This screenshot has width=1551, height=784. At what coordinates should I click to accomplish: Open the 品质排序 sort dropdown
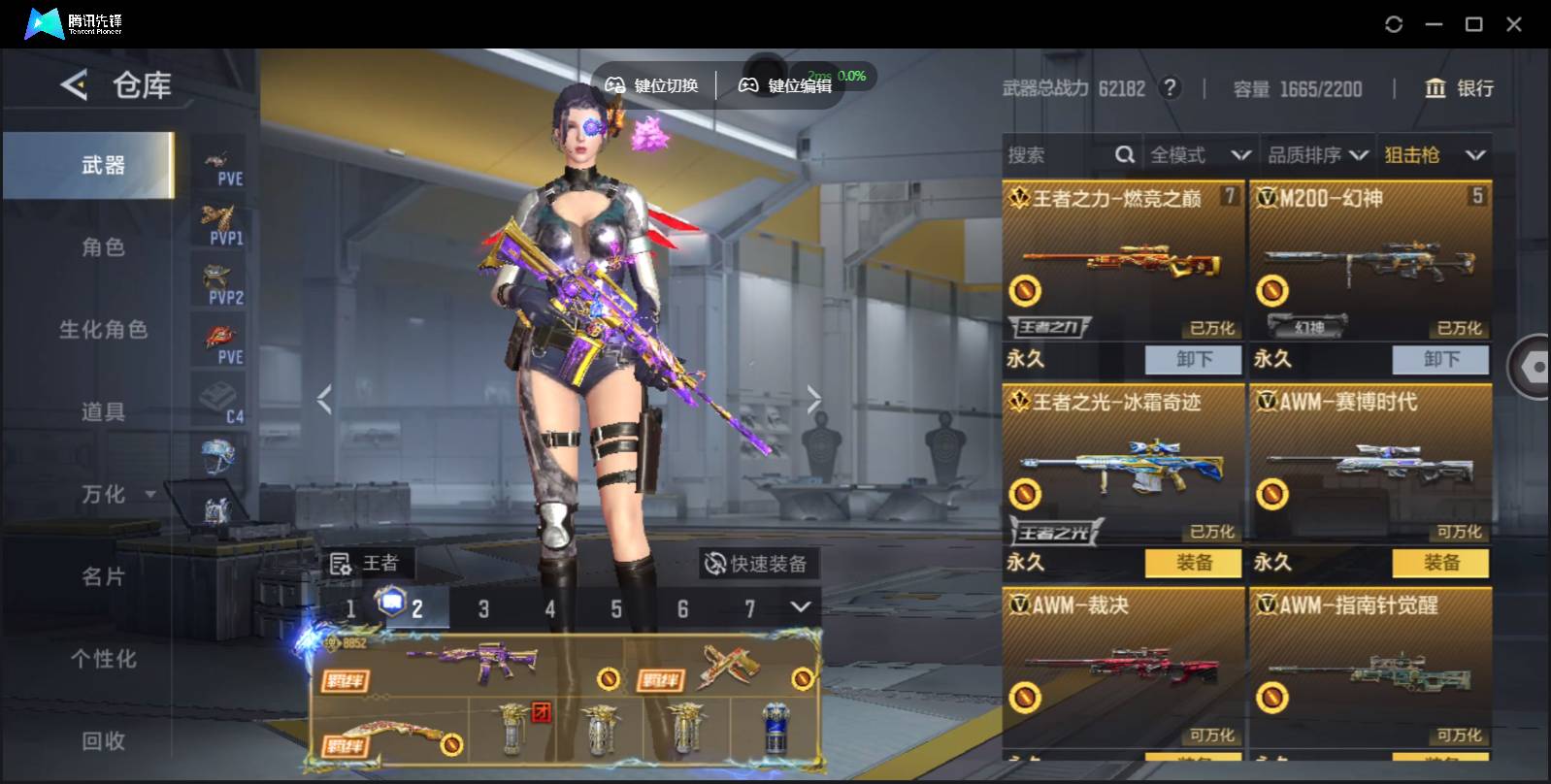click(x=1318, y=155)
